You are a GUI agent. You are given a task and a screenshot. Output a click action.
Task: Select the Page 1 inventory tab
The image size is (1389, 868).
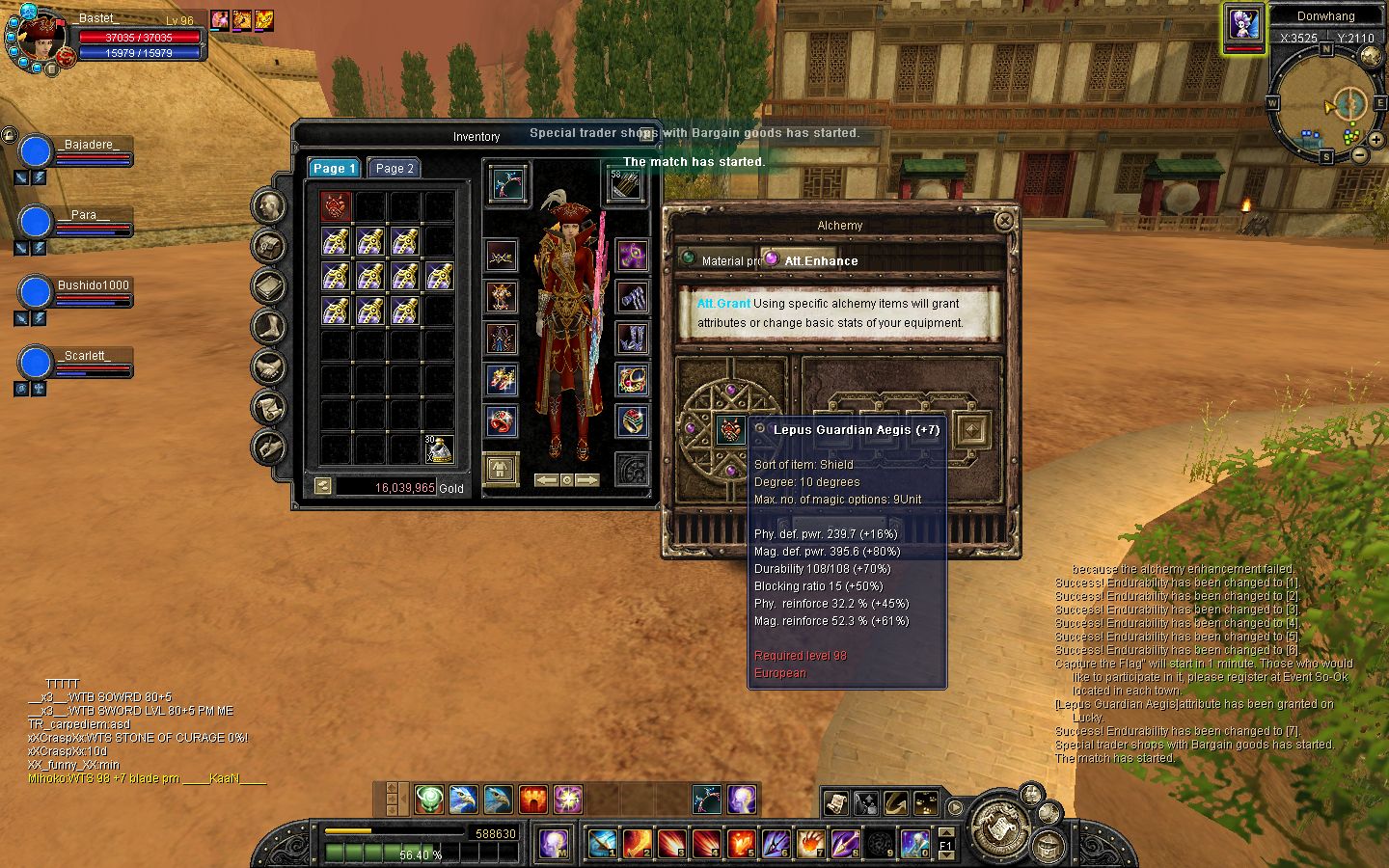pos(334,168)
